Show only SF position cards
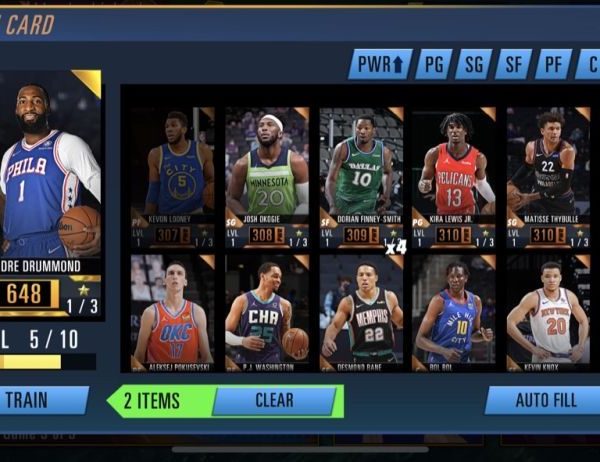 pyautogui.click(x=513, y=66)
